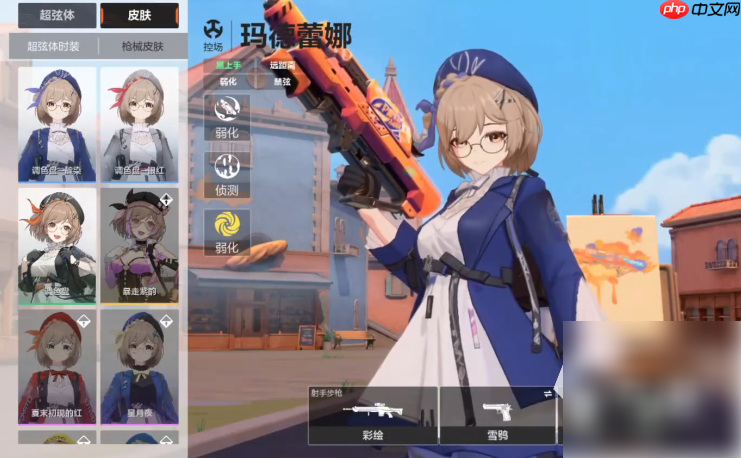
Task: Choose the 暴走紫韵 purple skin
Action: click(139, 246)
